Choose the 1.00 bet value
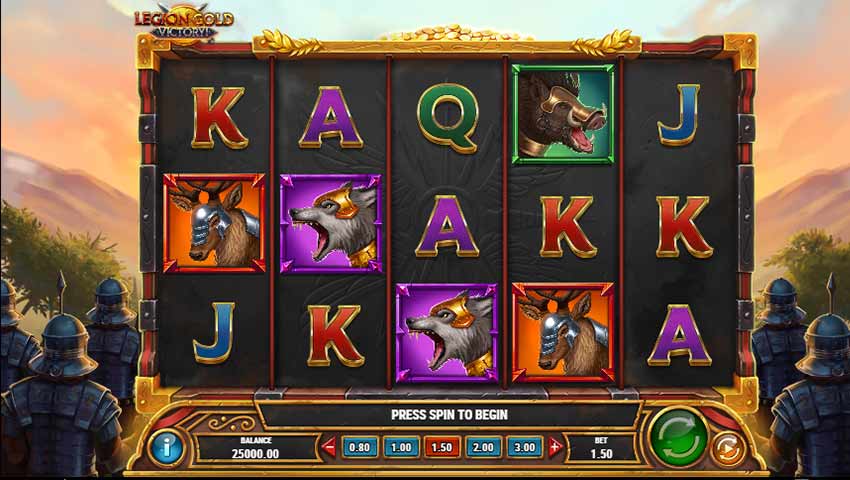Image resolution: width=850 pixels, height=480 pixels. 401,448
